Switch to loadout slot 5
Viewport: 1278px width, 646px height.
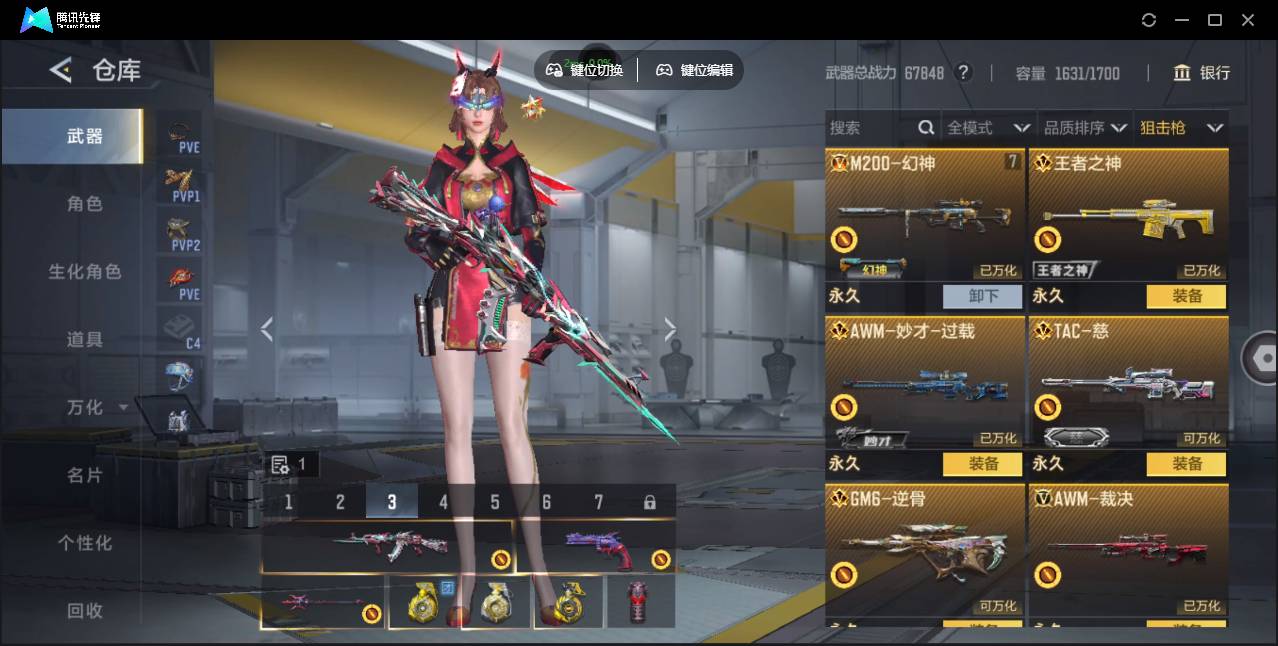[x=495, y=502]
